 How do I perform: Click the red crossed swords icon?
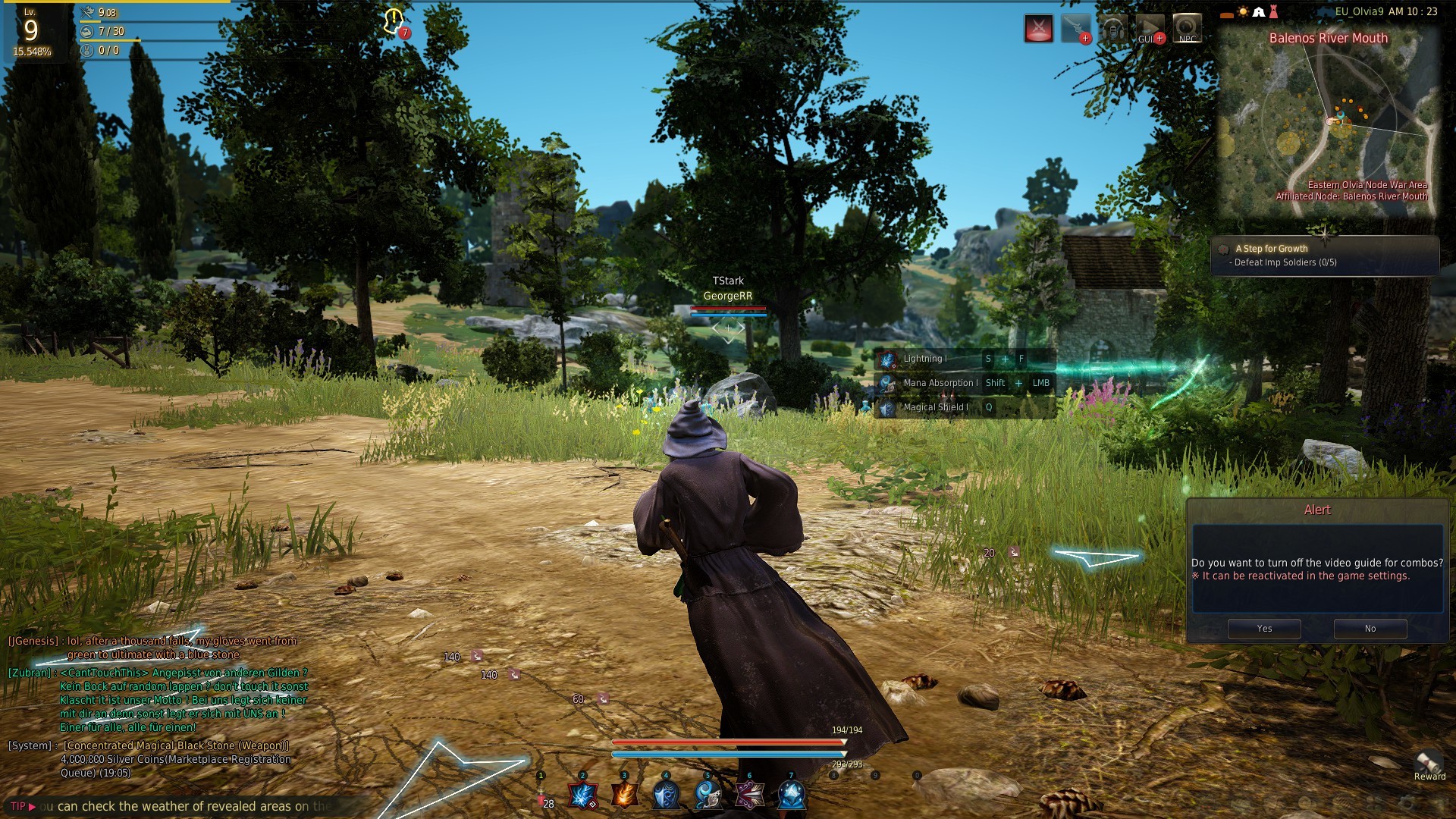(1039, 29)
